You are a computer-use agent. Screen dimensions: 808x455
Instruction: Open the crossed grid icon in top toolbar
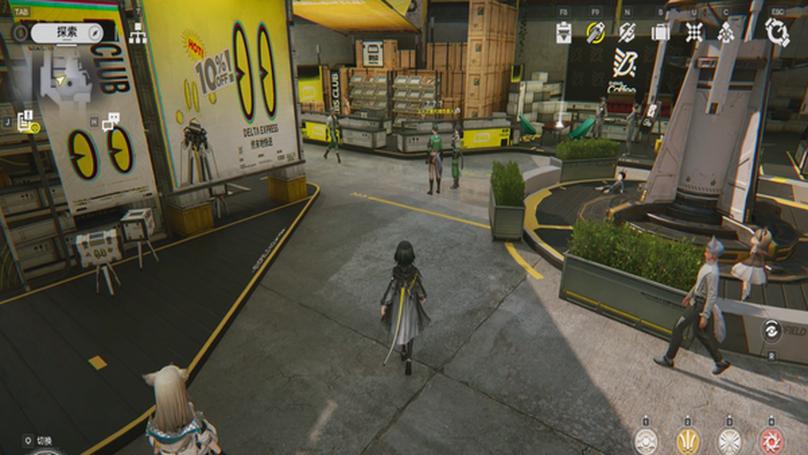coord(694,32)
